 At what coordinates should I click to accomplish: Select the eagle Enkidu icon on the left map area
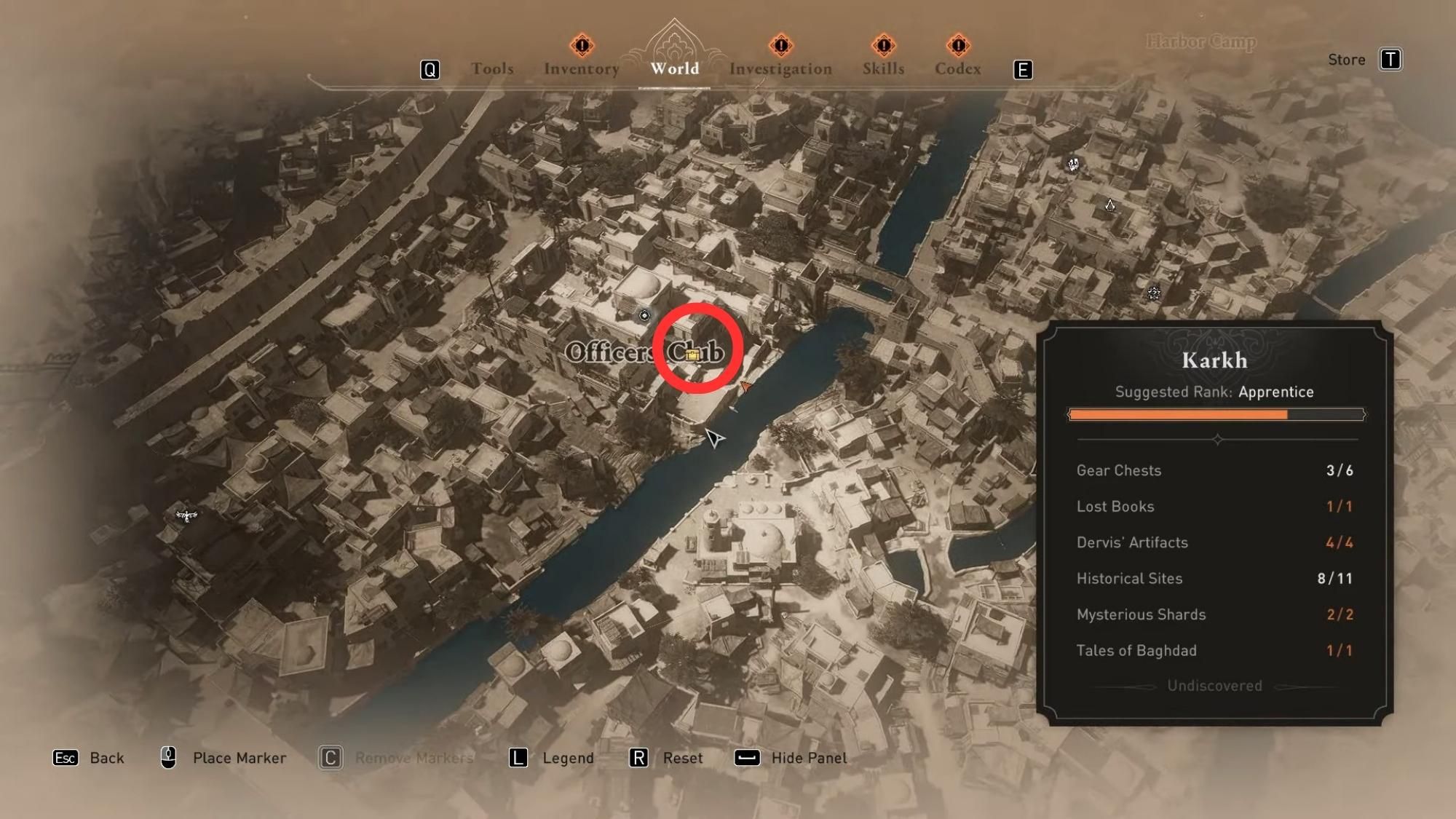click(188, 517)
